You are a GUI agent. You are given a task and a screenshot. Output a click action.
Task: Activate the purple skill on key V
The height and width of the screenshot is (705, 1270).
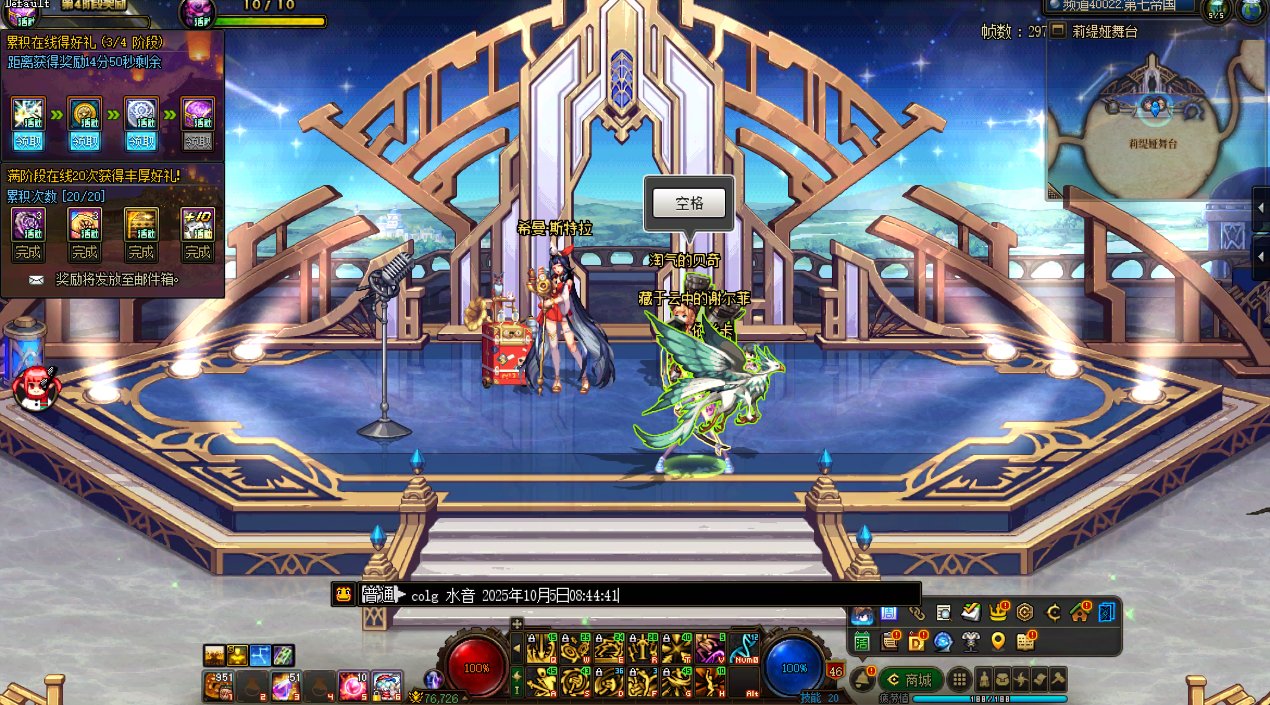[710, 650]
